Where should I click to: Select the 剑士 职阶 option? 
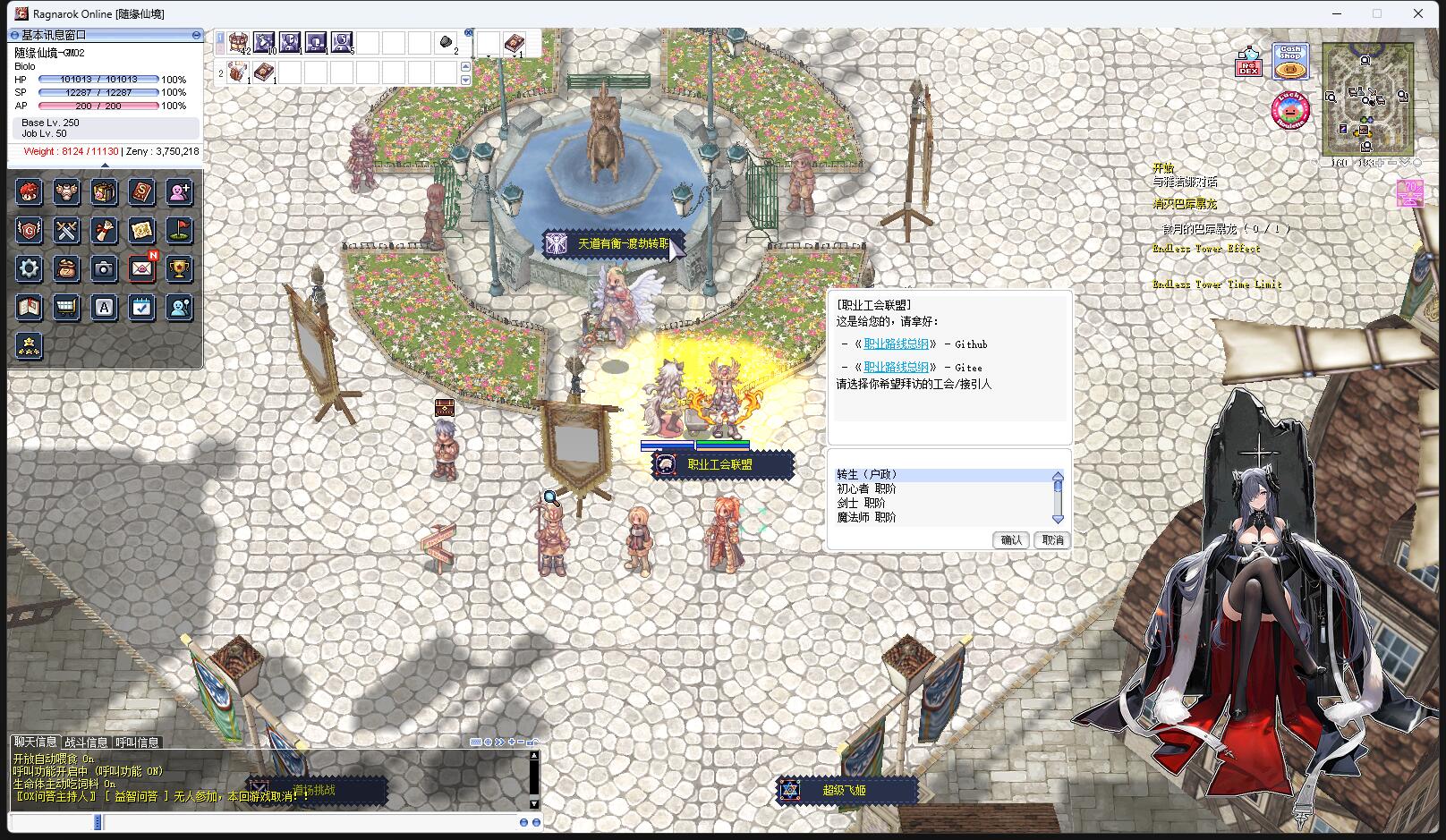(x=861, y=504)
